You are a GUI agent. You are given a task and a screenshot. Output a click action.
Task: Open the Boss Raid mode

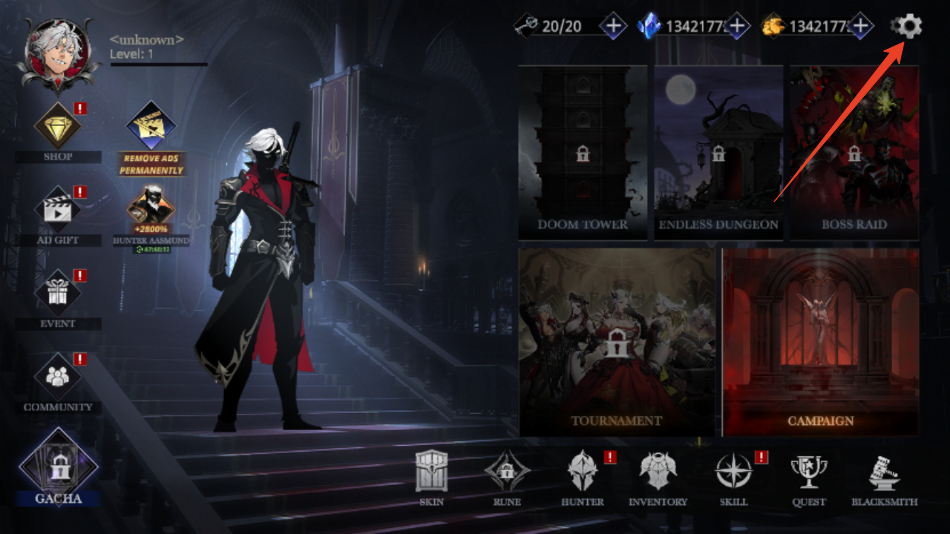854,152
